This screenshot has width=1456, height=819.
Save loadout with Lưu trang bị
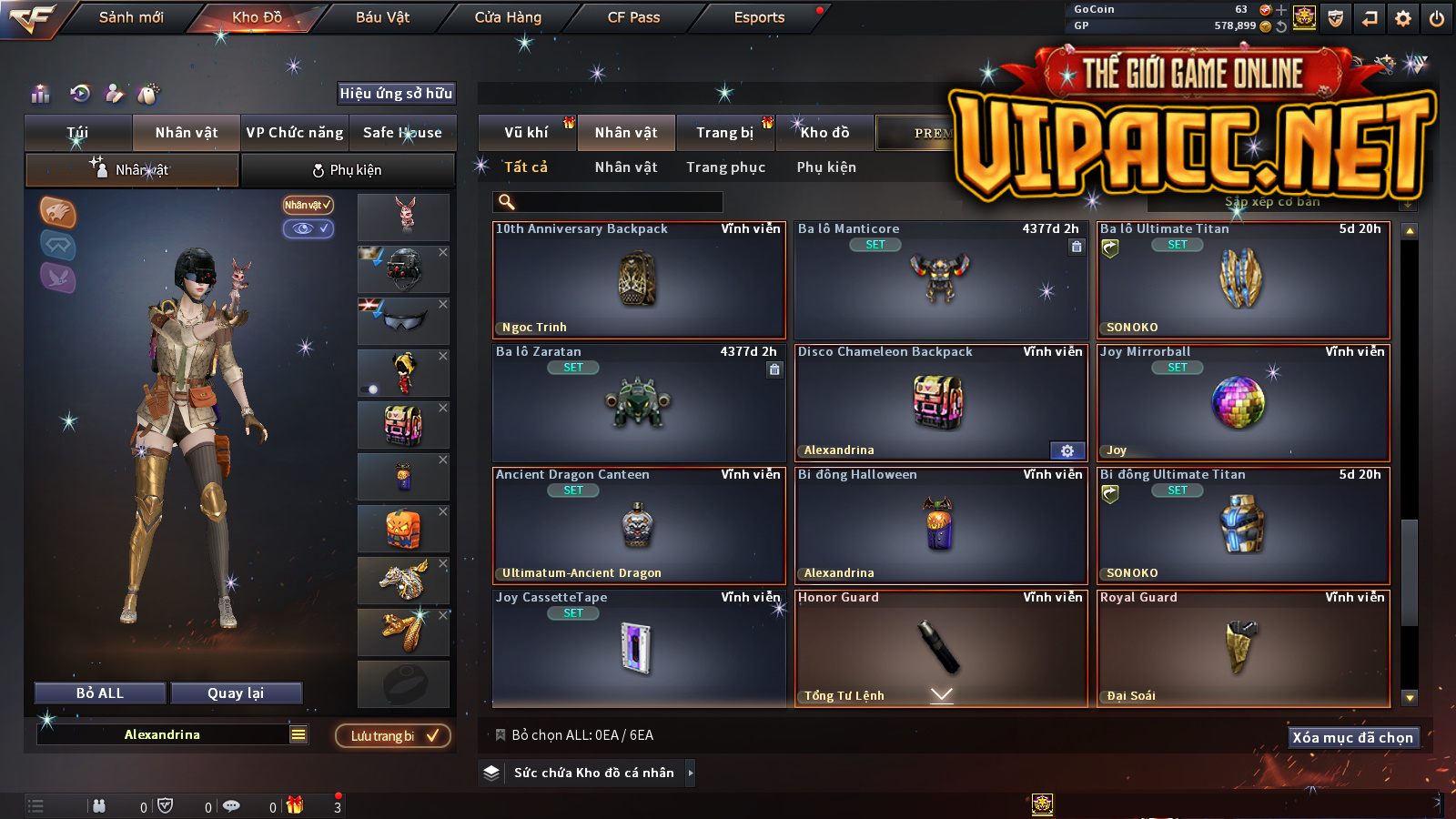click(393, 735)
